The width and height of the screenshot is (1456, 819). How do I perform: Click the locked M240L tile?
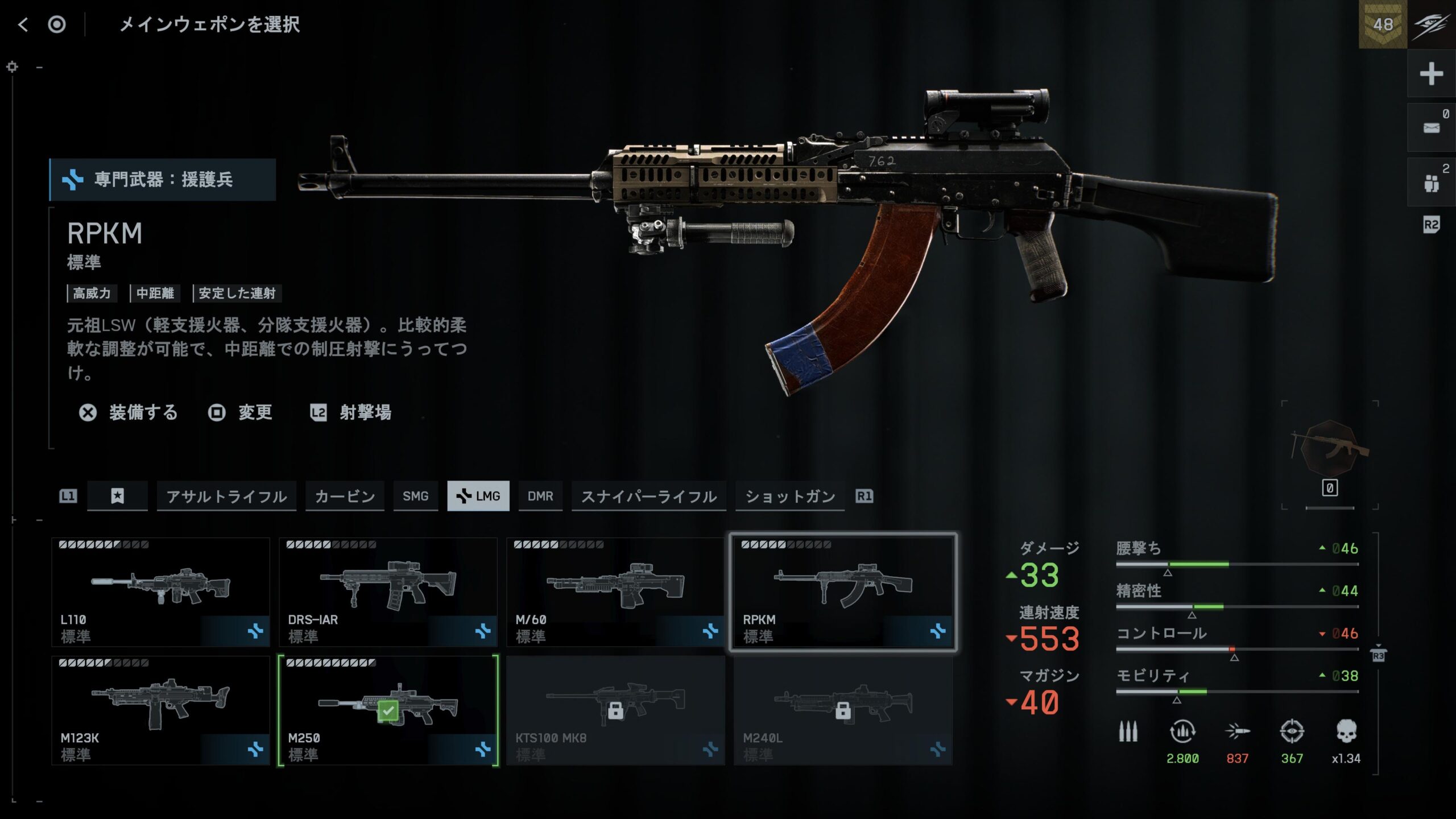(x=843, y=710)
